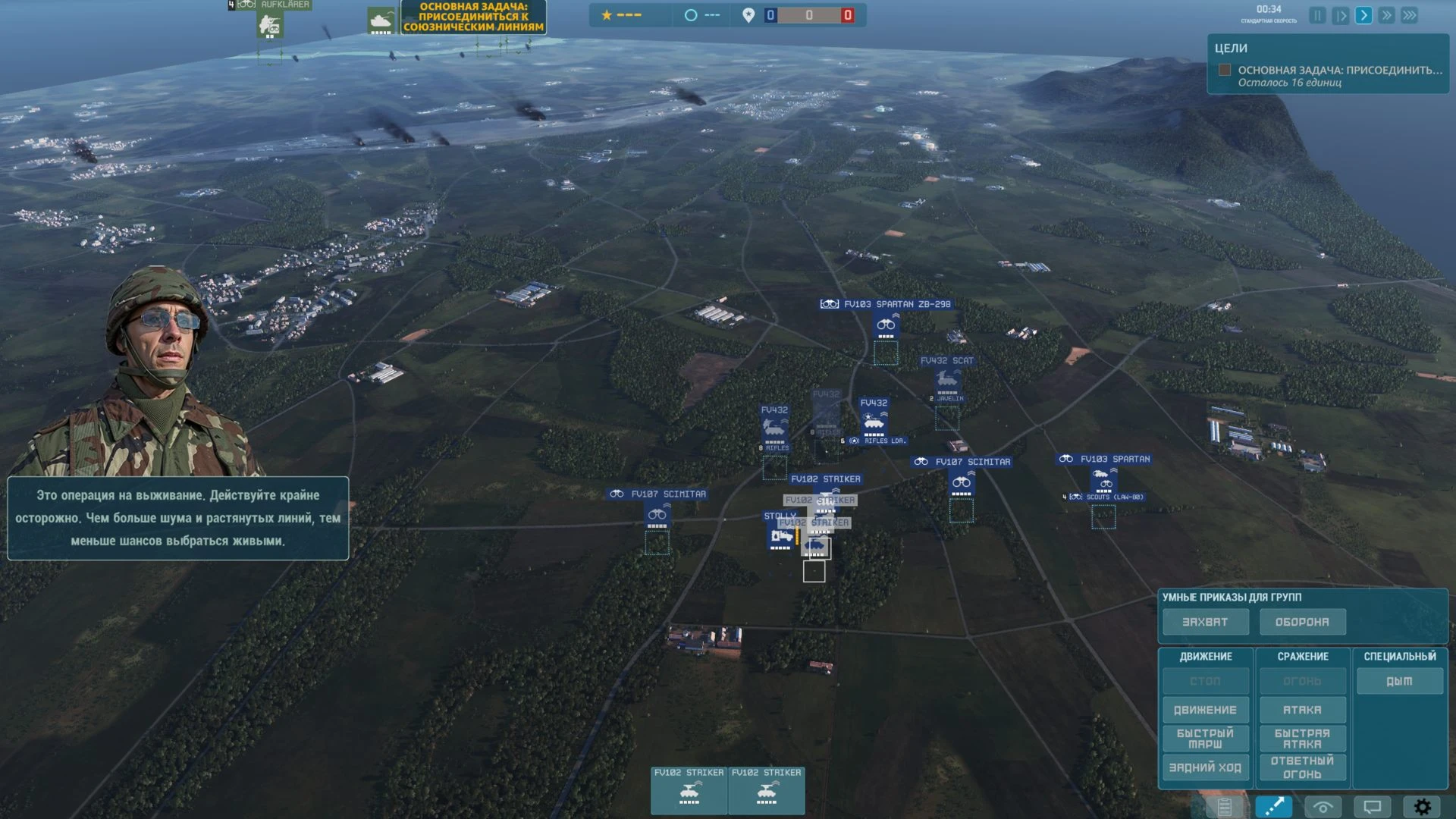Choose the ДВИЖЕНИЕ move order button
This screenshot has width=1456, height=819.
(x=1205, y=710)
